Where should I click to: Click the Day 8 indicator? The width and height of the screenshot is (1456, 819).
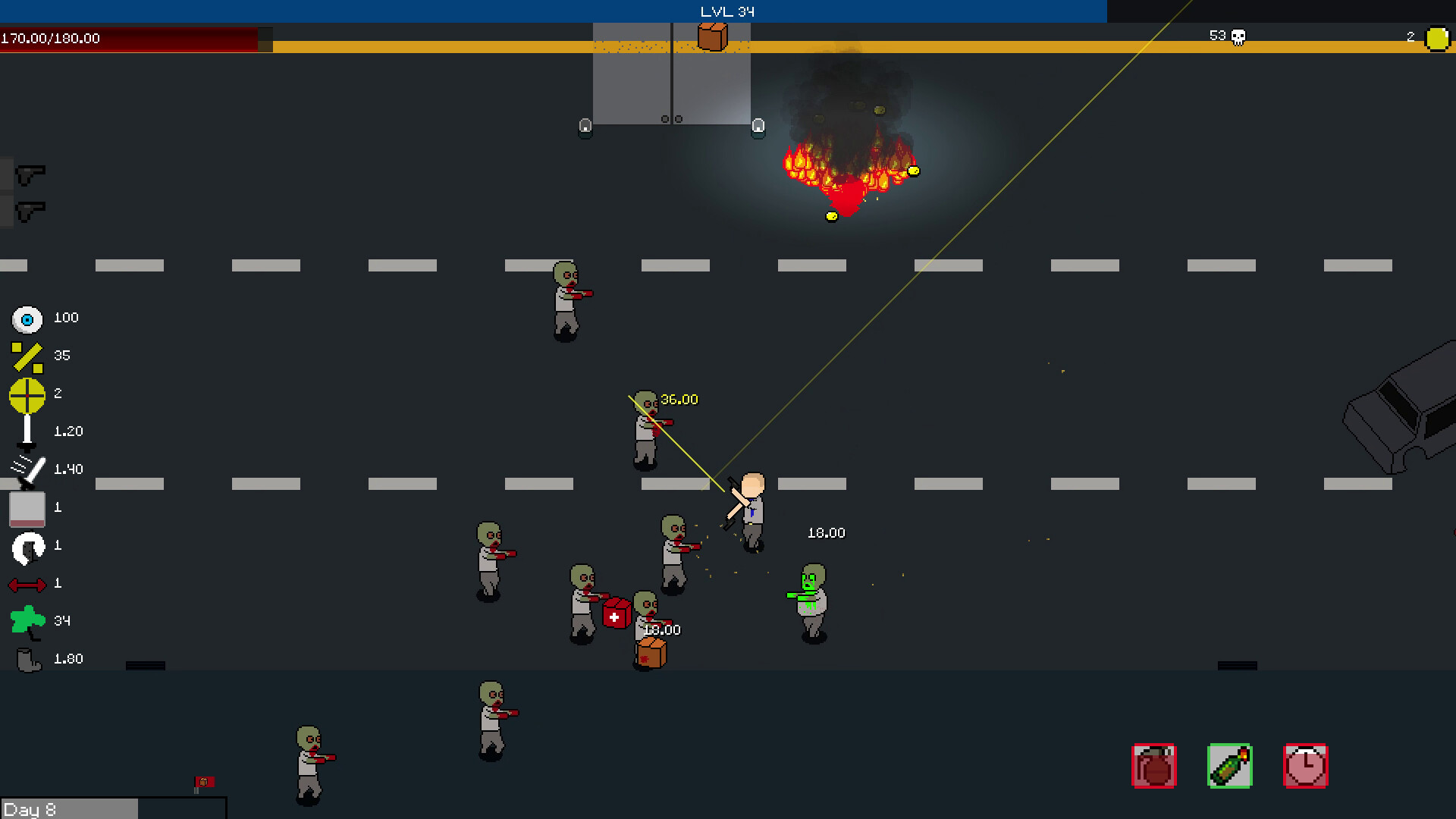[30, 810]
